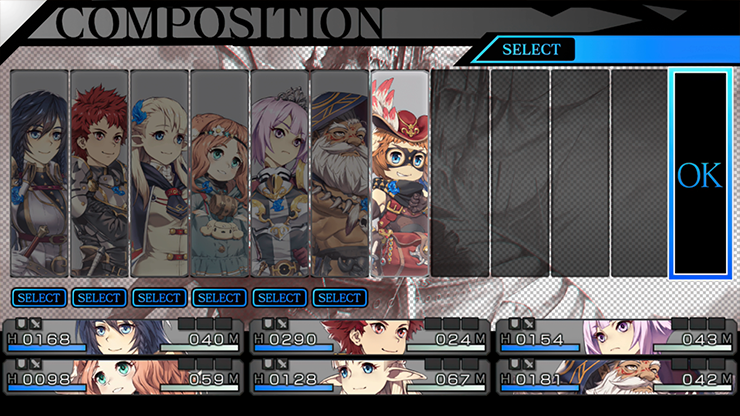Image resolution: width=740 pixels, height=416 pixels.
Task: Select the red-haired boy character card
Action: pos(99,172)
